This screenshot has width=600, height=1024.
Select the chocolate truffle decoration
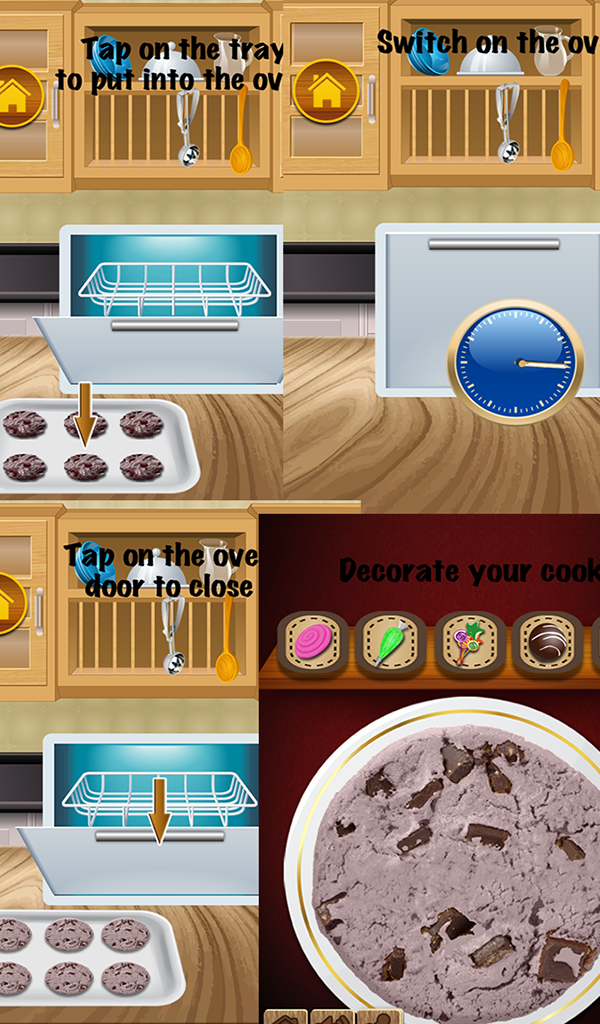(x=547, y=643)
